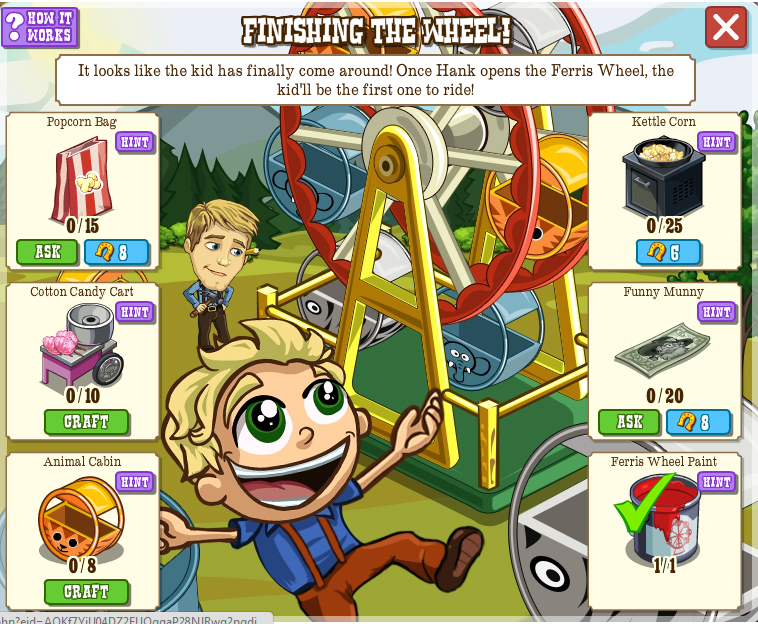Open the How It Works help
The width and height of the screenshot is (758, 624).
tap(39, 27)
